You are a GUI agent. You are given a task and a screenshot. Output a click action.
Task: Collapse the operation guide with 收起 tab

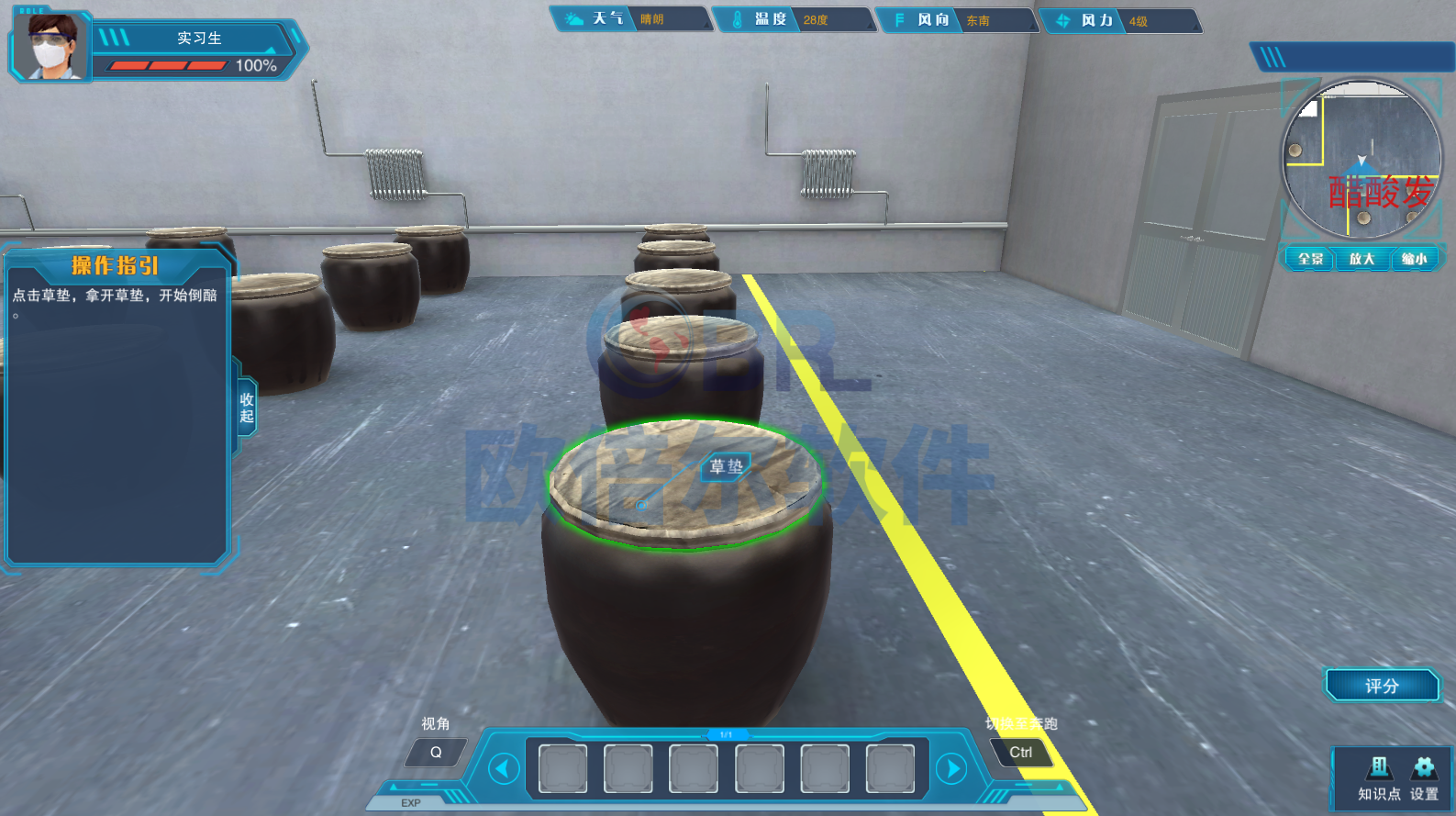tap(246, 408)
